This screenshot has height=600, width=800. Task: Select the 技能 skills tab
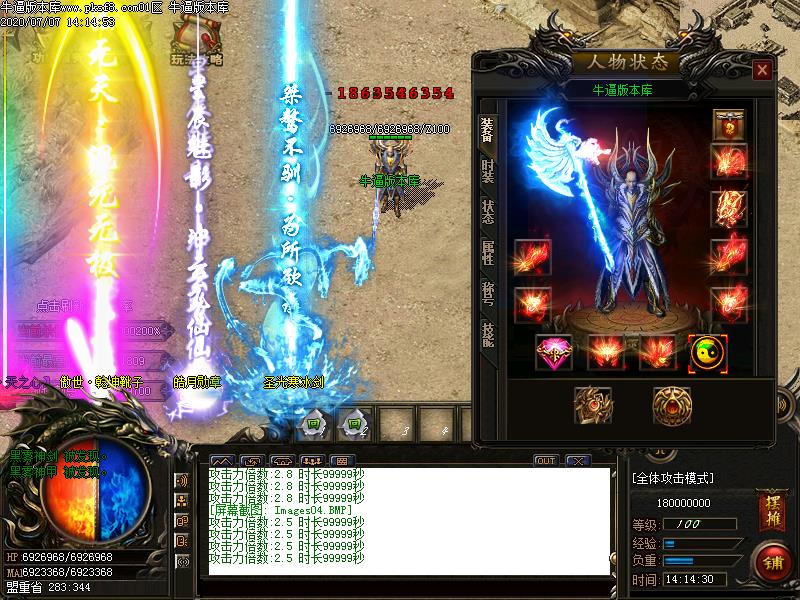[487, 334]
